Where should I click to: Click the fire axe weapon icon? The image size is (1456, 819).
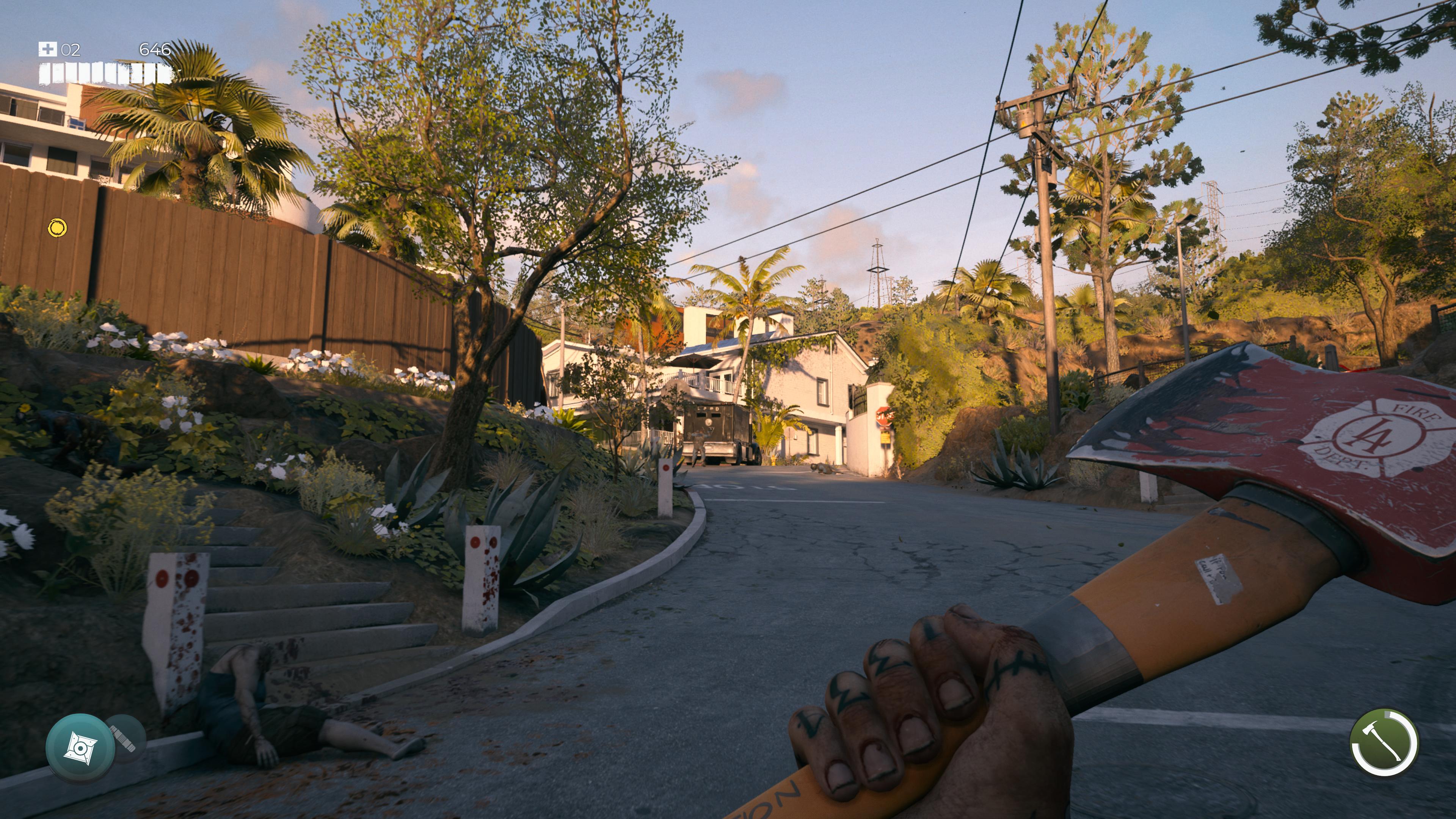click(x=1383, y=743)
